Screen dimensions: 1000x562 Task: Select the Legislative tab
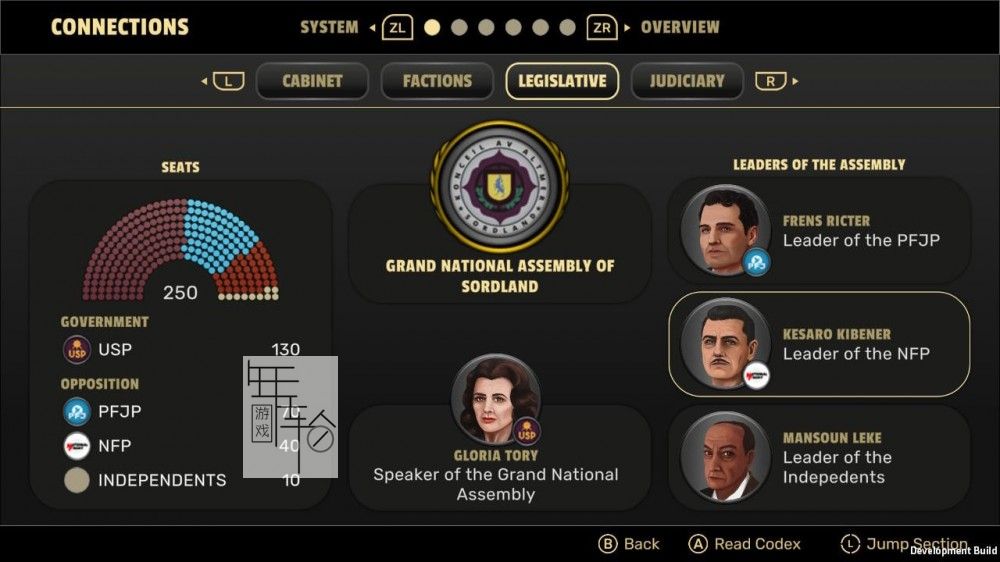coord(562,81)
